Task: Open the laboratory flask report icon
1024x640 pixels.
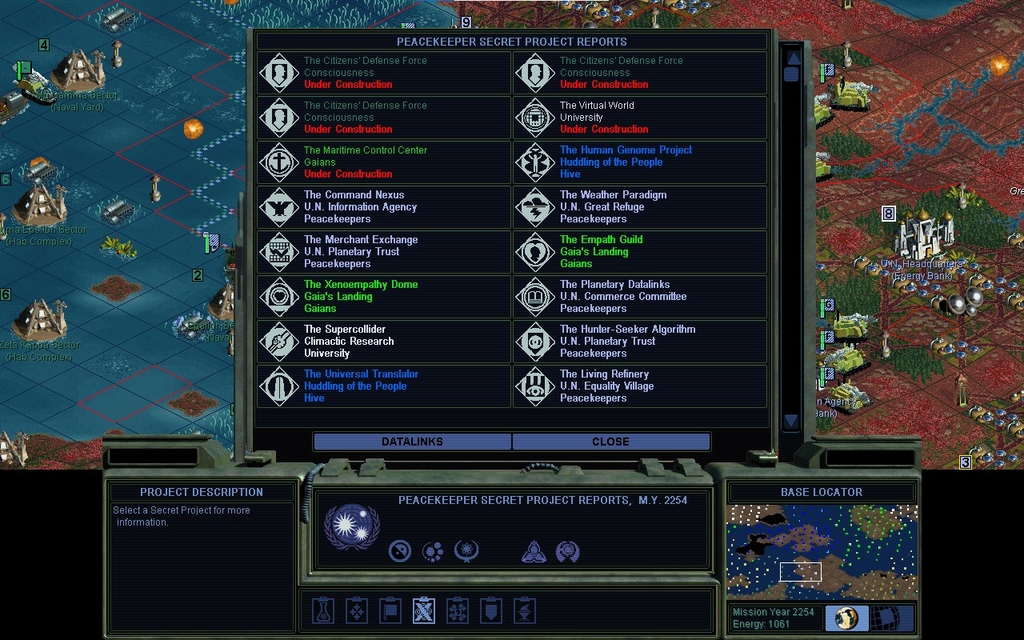Action: [322, 610]
